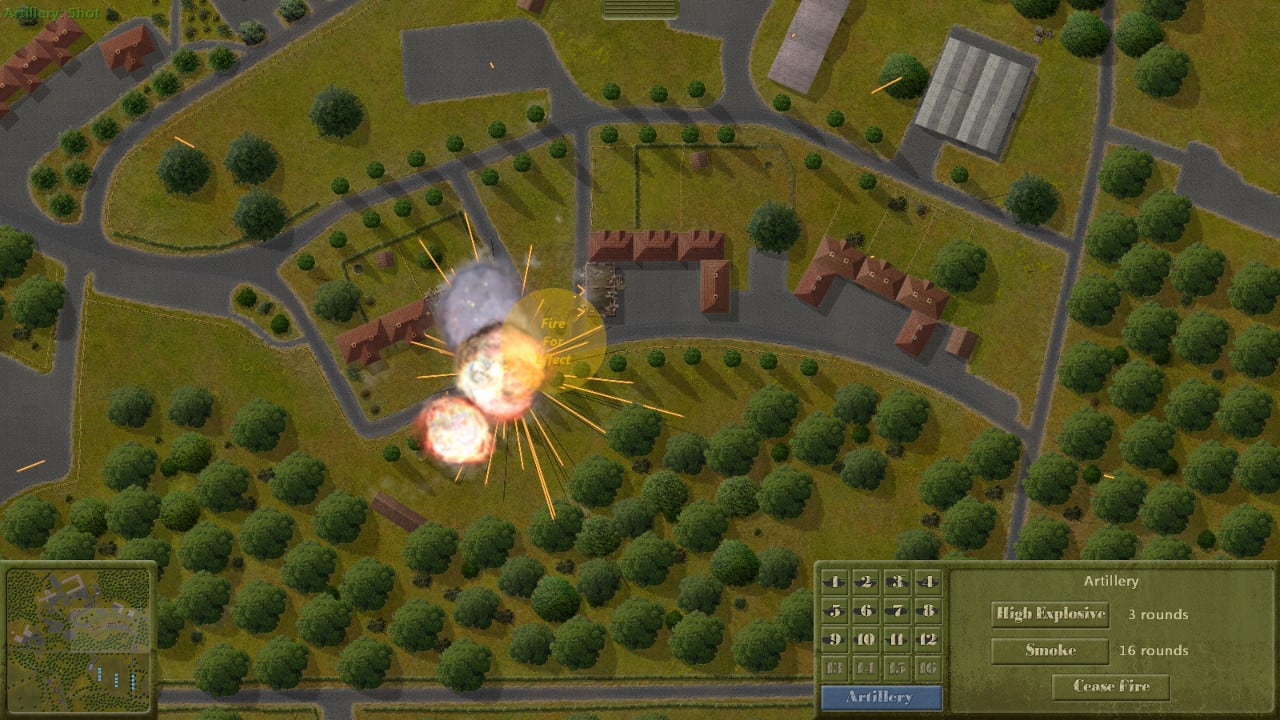1280x720 pixels.
Task: Switch artillery to Smoke rounds
Action: tap(1048, 650)
